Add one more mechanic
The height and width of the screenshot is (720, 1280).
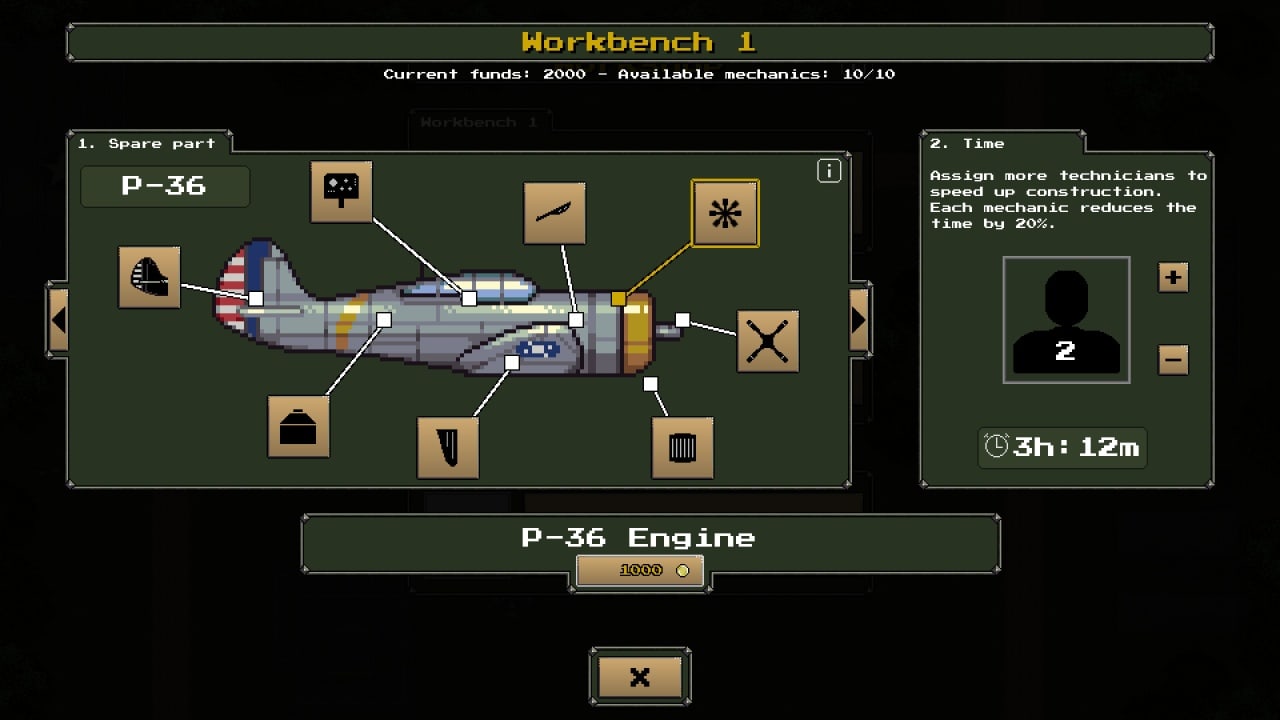pyautogui.click(x=1173, y=277)
